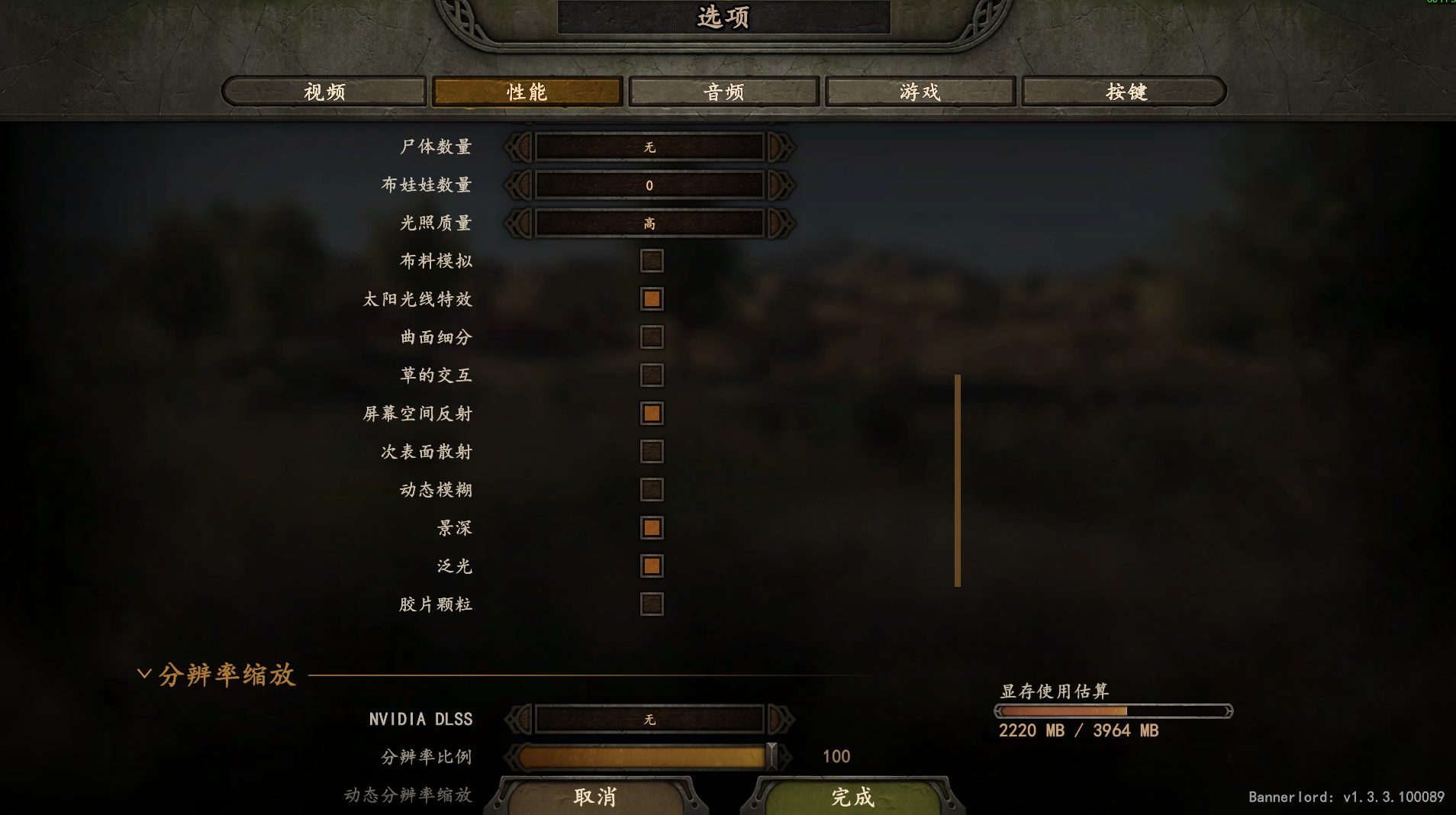Enable the 布料模拟 checkbox

coord(652,261)
